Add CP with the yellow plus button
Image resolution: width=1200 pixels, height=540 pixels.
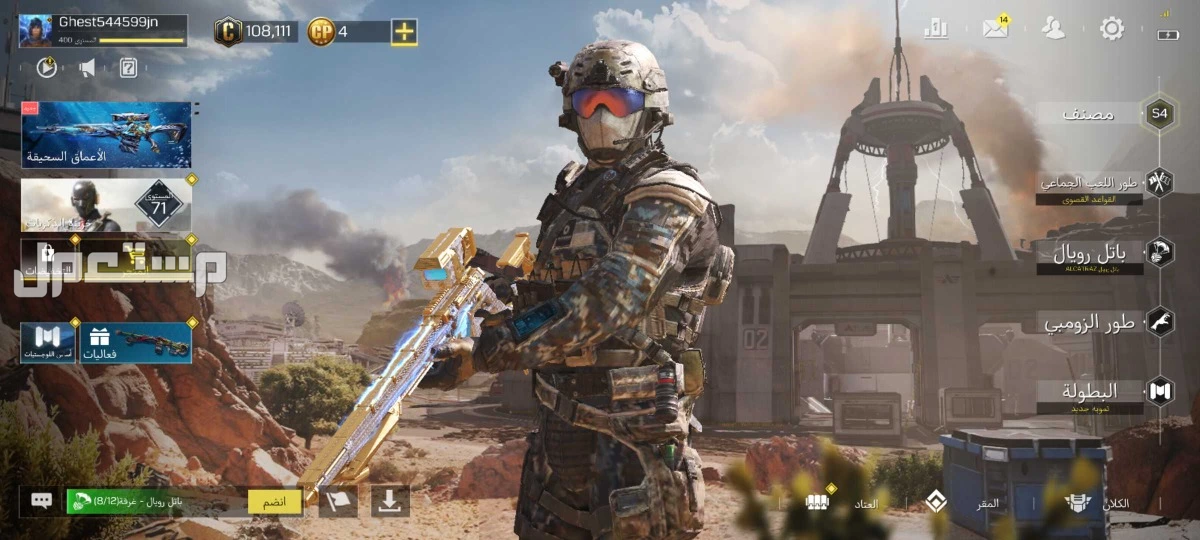[404, 32]
